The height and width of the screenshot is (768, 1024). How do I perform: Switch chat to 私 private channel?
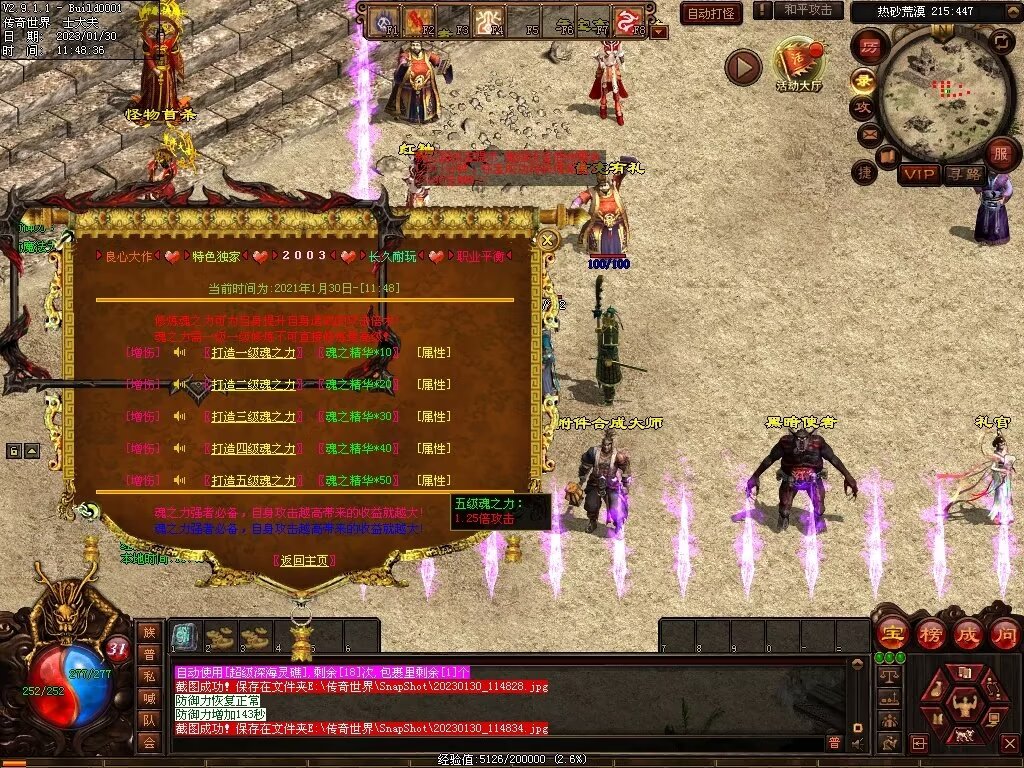tap(149, 676)
